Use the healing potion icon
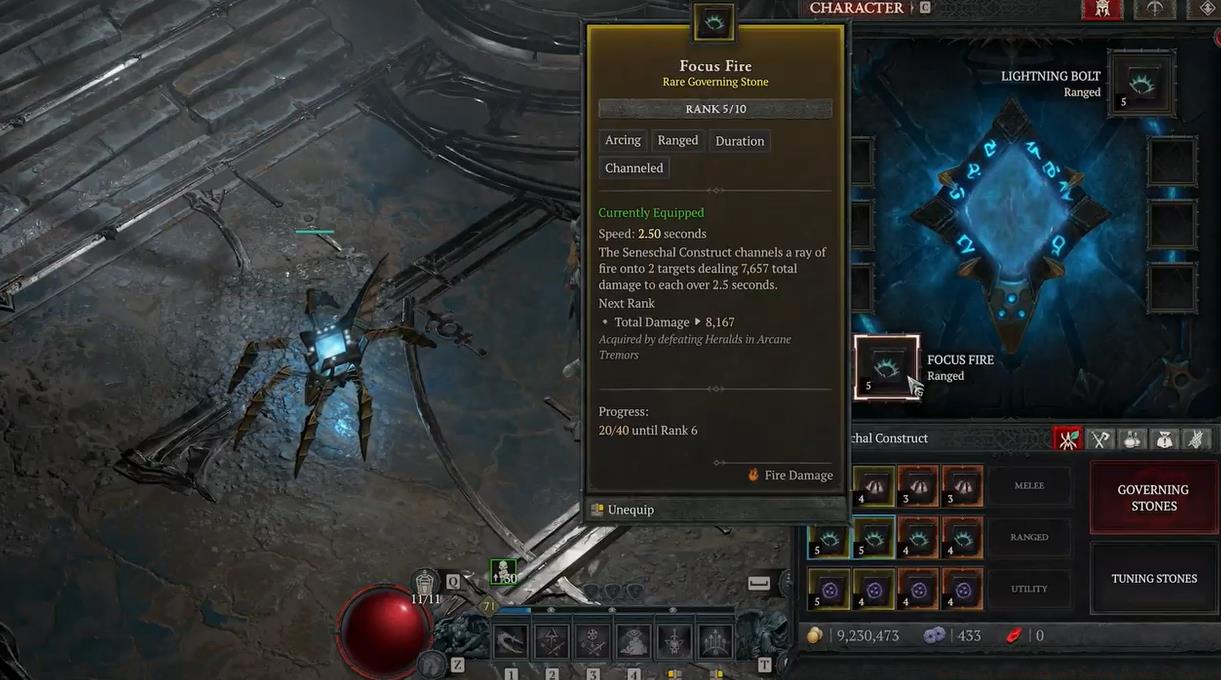This screenshot has width=1221, height=680. (x=426, y=582)
